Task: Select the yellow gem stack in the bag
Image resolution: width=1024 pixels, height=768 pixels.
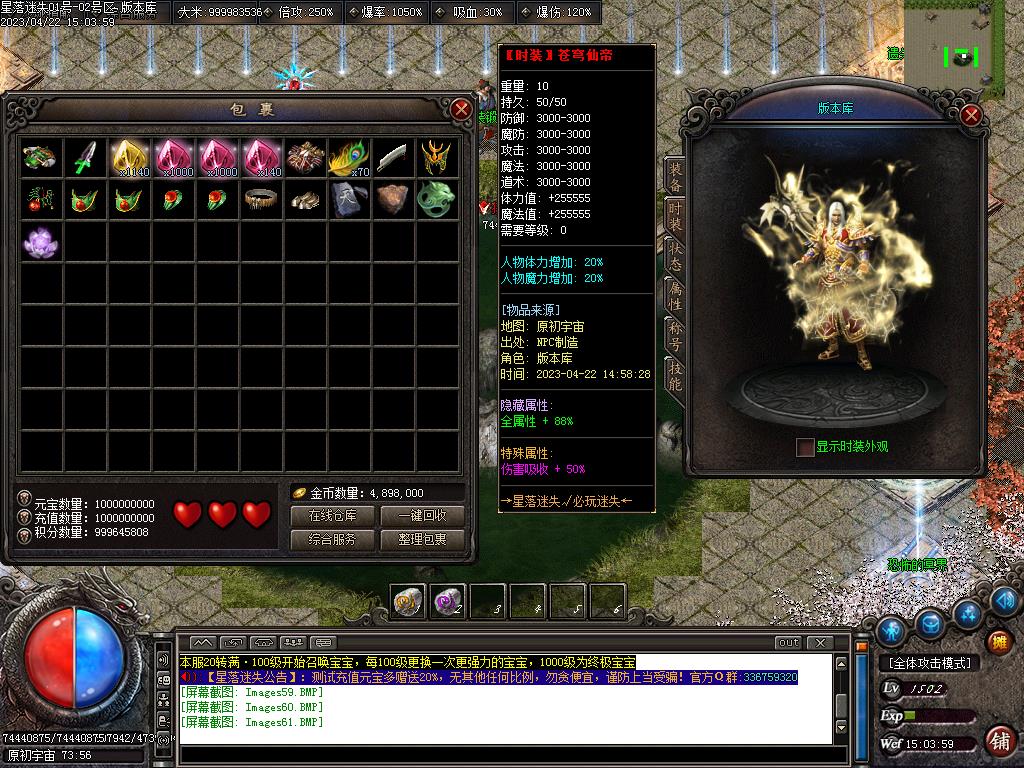Action: tap(130, 157)
